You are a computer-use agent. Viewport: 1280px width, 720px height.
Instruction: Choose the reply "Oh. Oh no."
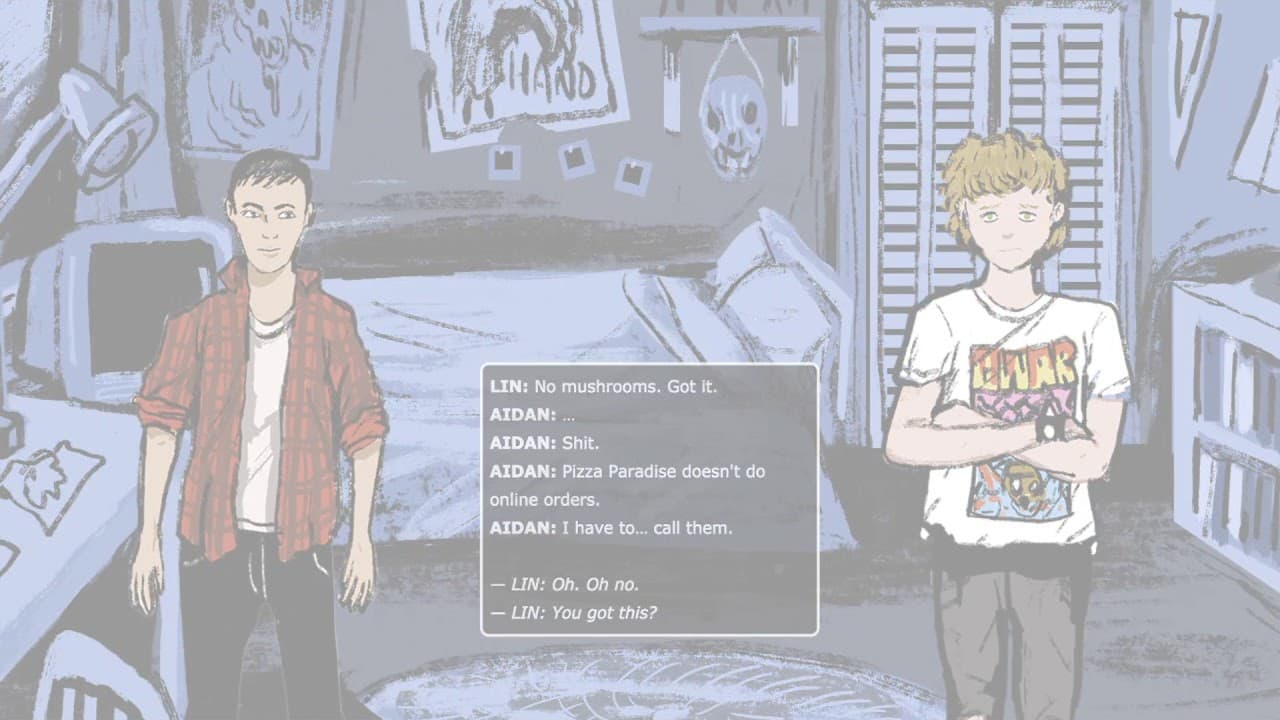pyautogui.click(x=565, y=584)
